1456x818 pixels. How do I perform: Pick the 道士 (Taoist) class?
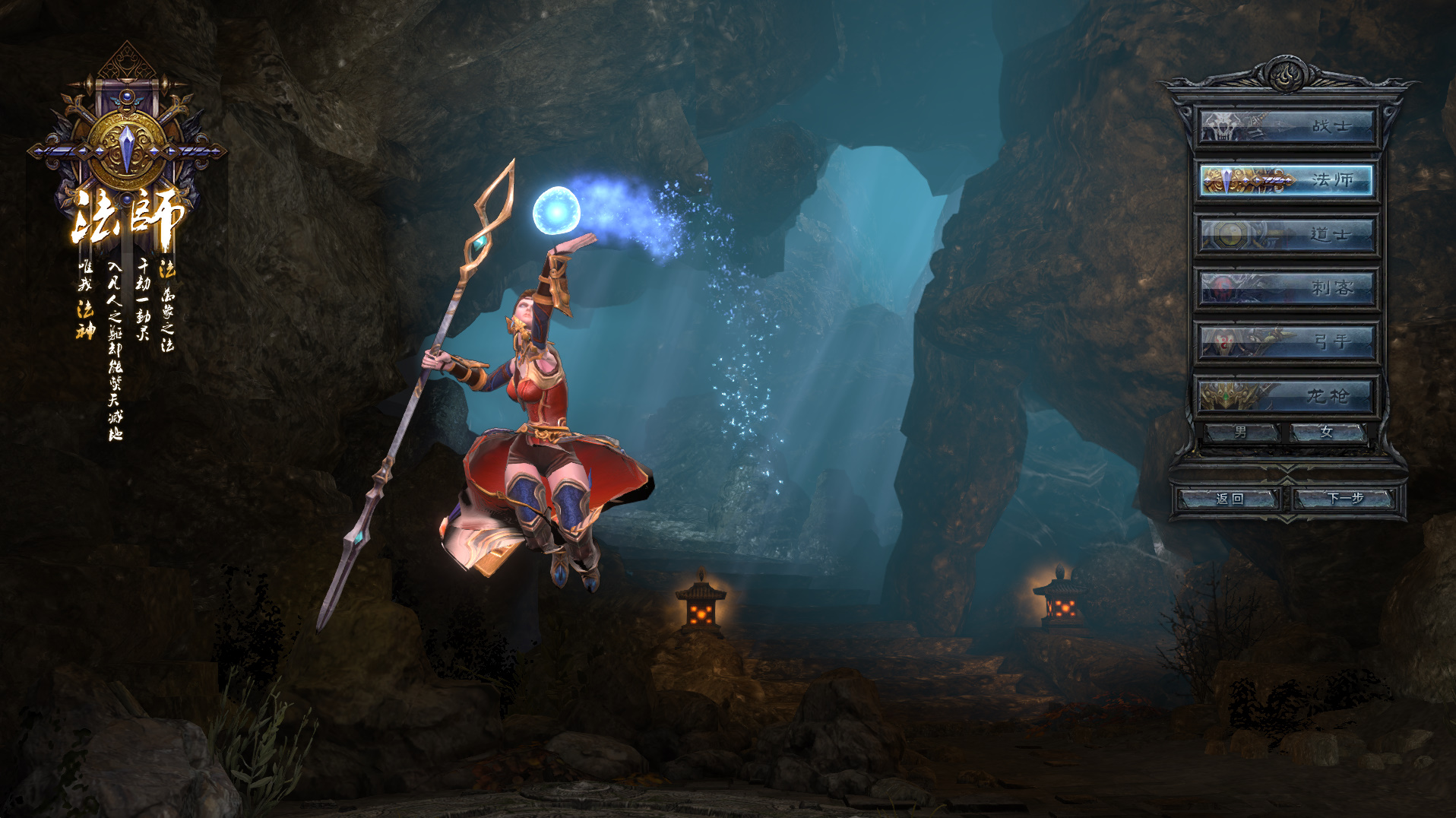point(1287,234)
